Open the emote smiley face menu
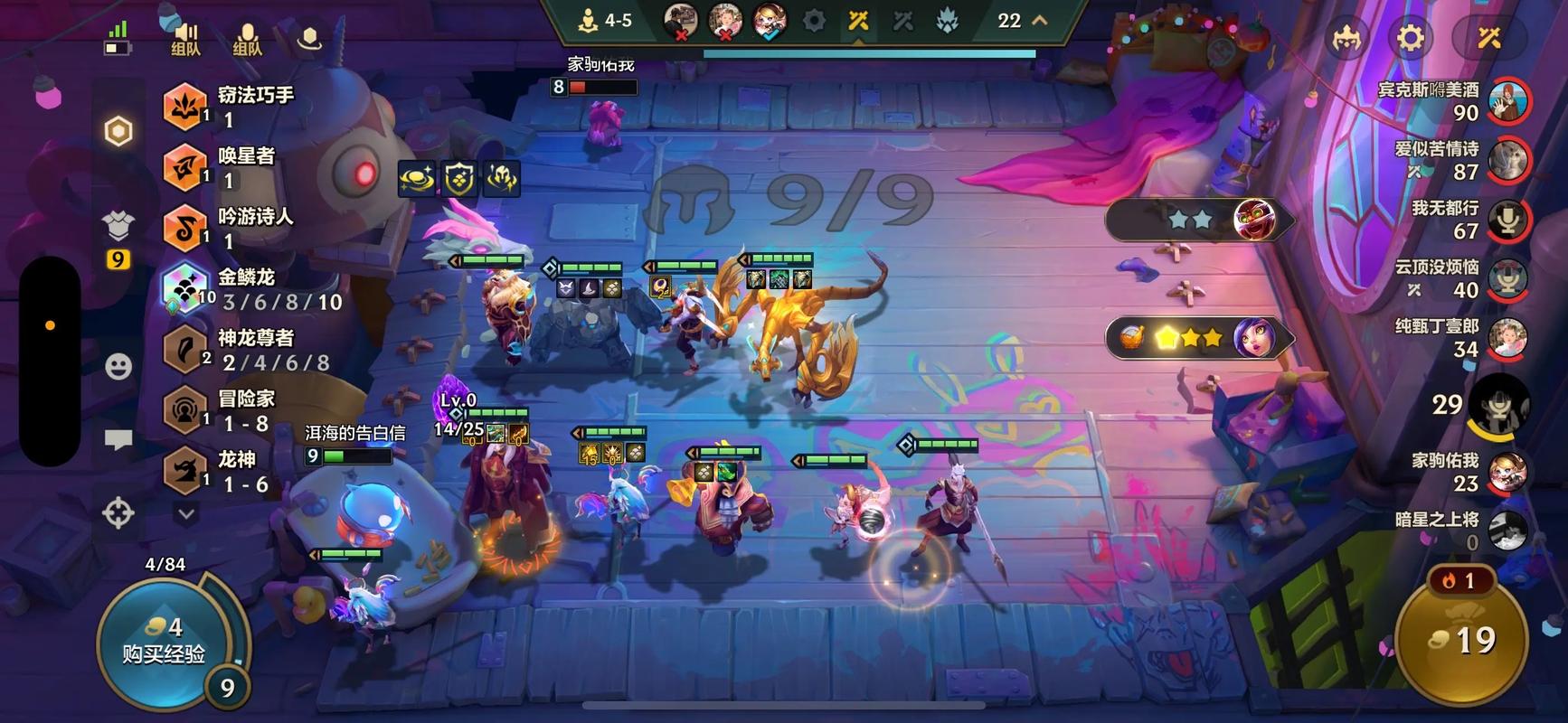This screenshot has height=723, width=1568. [x=118, y=366]
